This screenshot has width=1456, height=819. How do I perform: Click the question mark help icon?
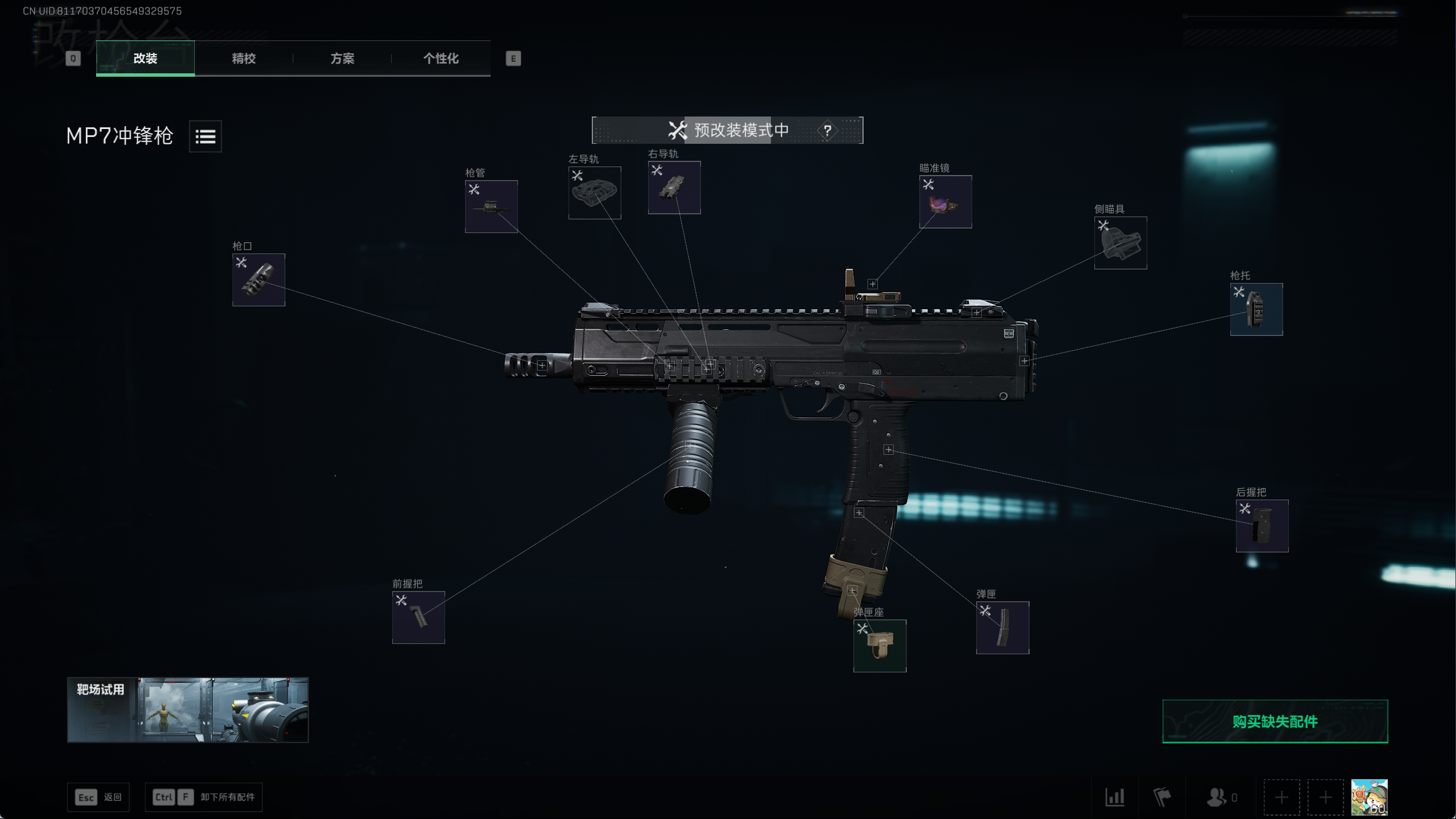(827, 131)
